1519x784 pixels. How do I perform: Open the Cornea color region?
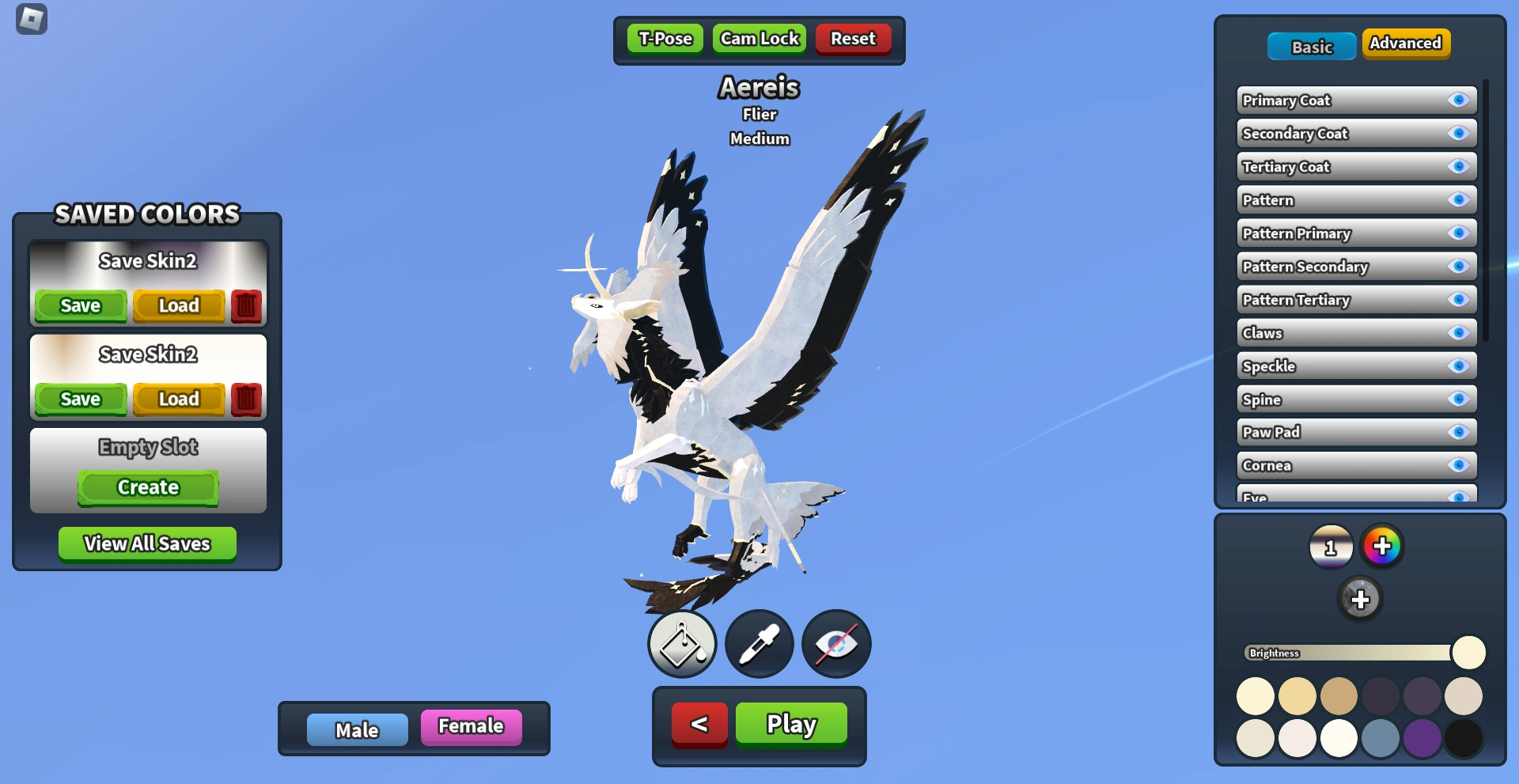pos(1345,465)
